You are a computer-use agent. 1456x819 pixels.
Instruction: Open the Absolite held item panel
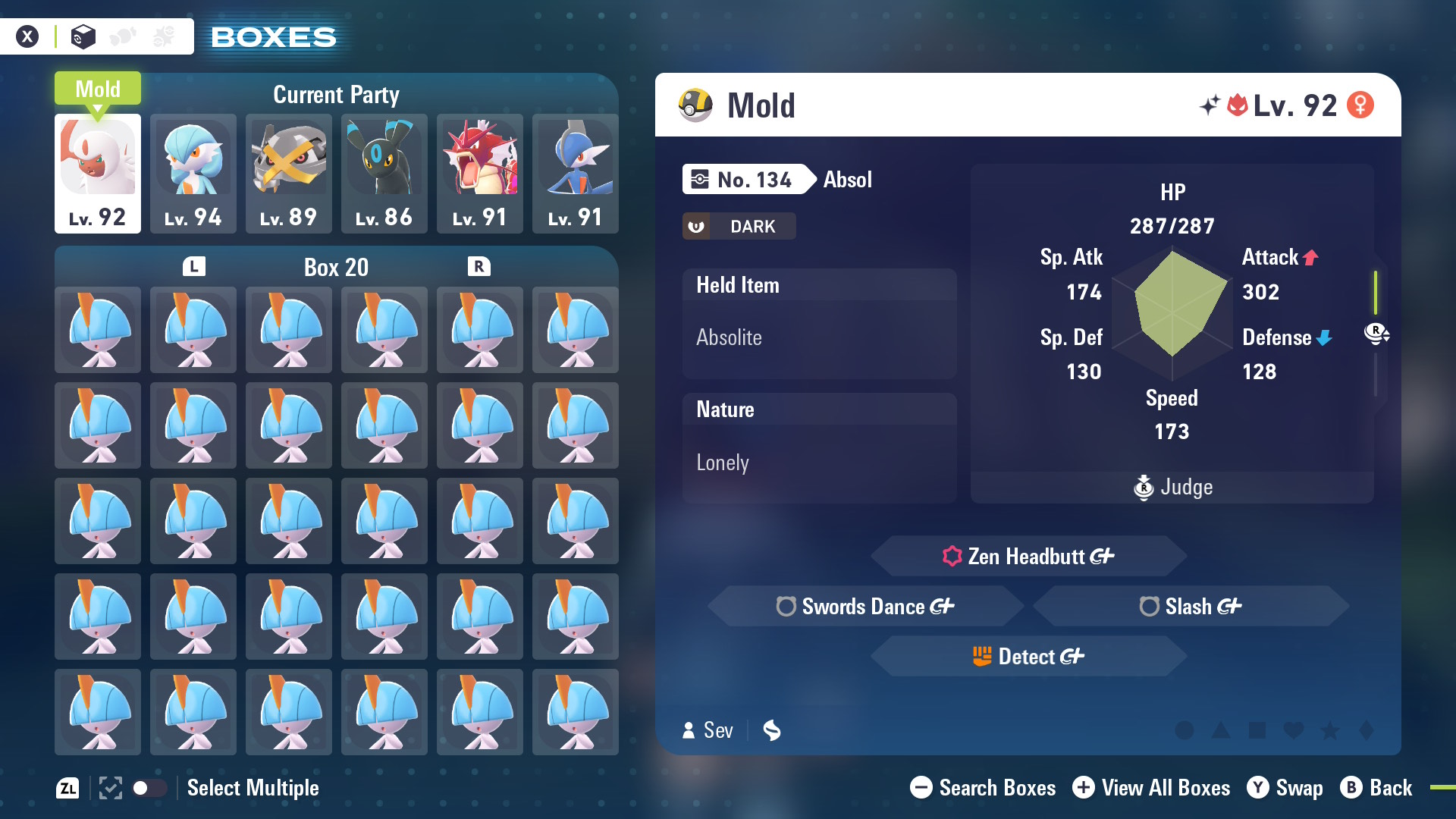tap(819, 324)
